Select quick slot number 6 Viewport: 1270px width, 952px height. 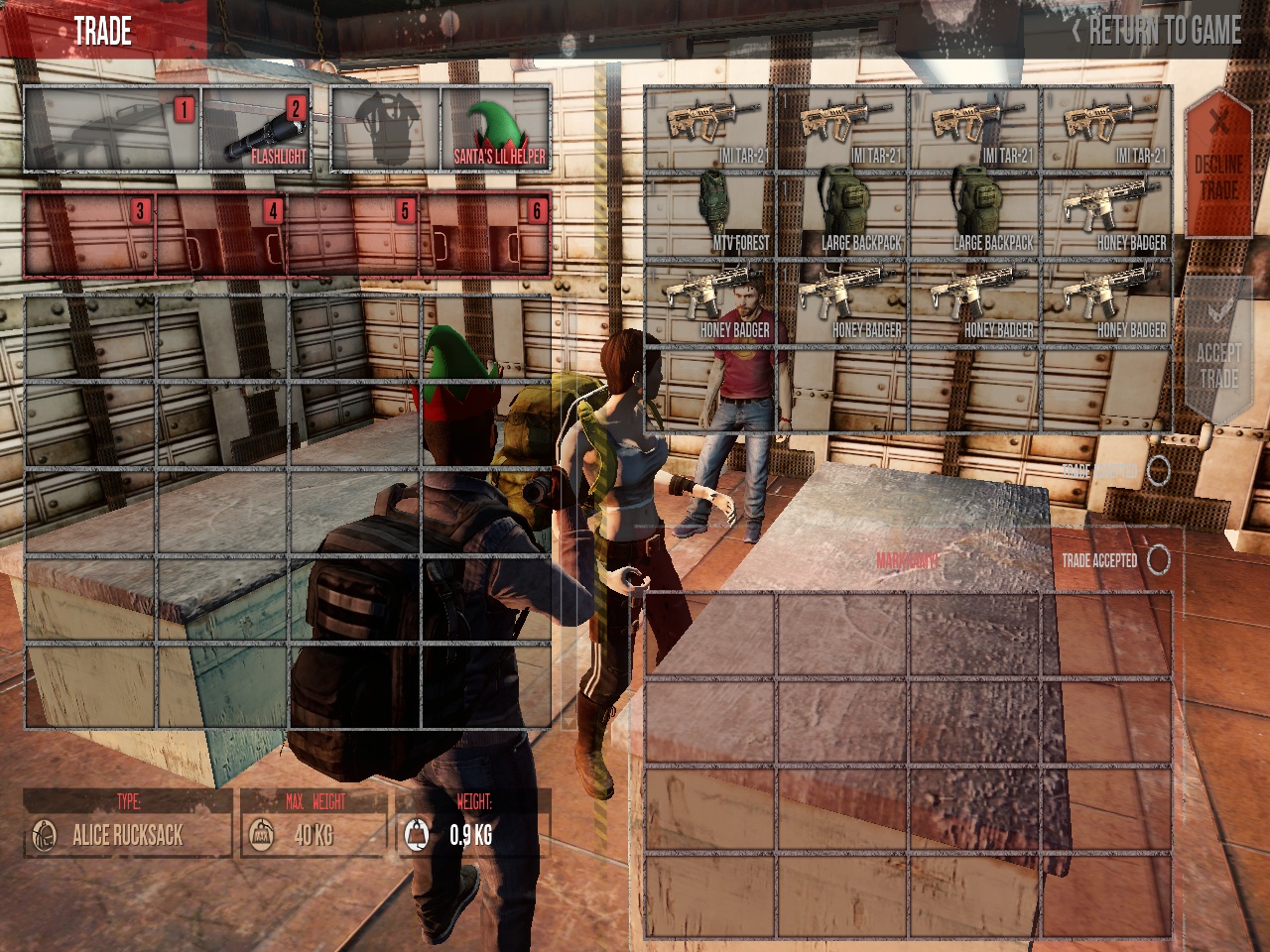(x=485, y=235)
